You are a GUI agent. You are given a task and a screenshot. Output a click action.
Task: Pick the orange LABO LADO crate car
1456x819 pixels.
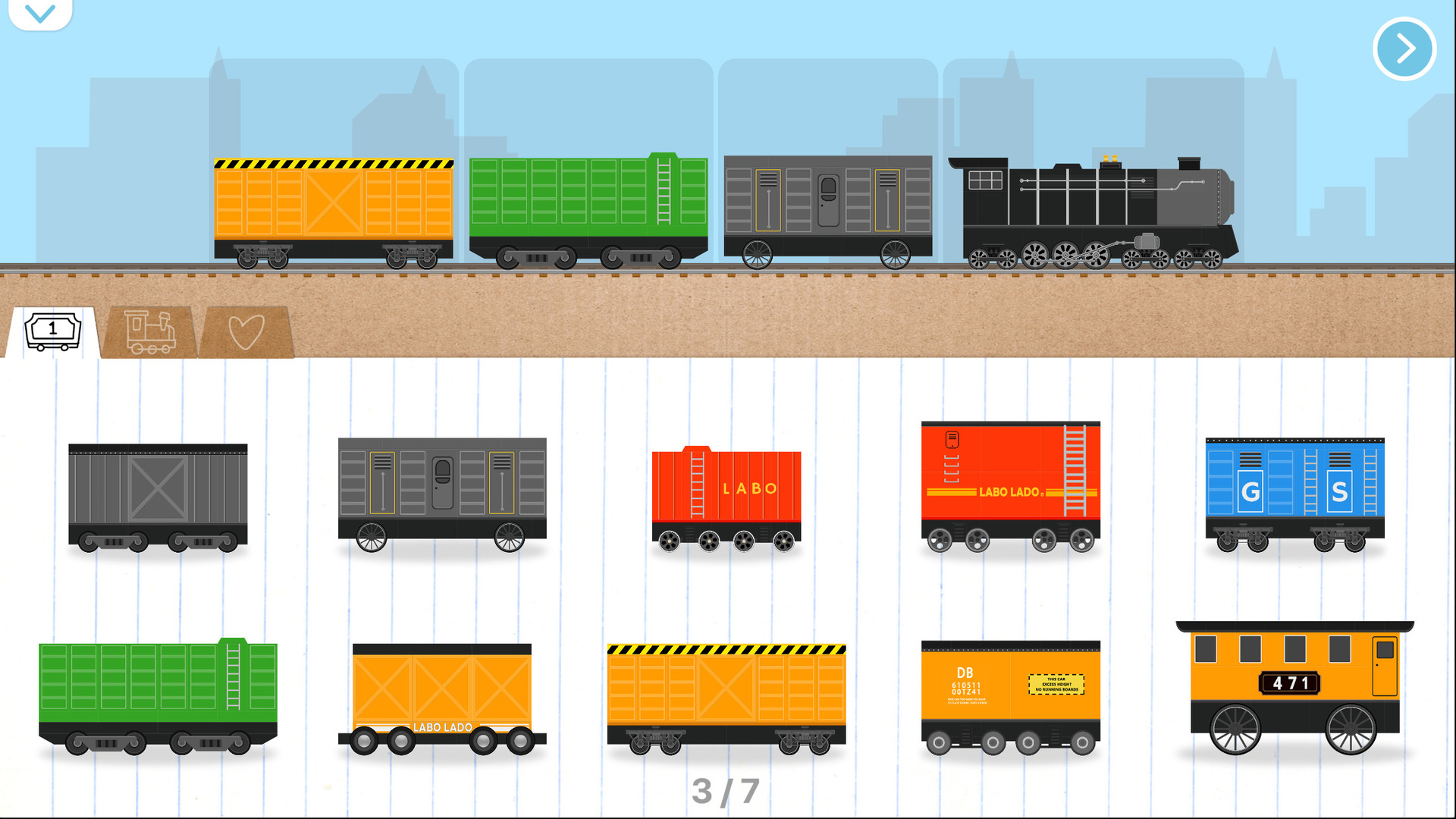tap(444, 698)
